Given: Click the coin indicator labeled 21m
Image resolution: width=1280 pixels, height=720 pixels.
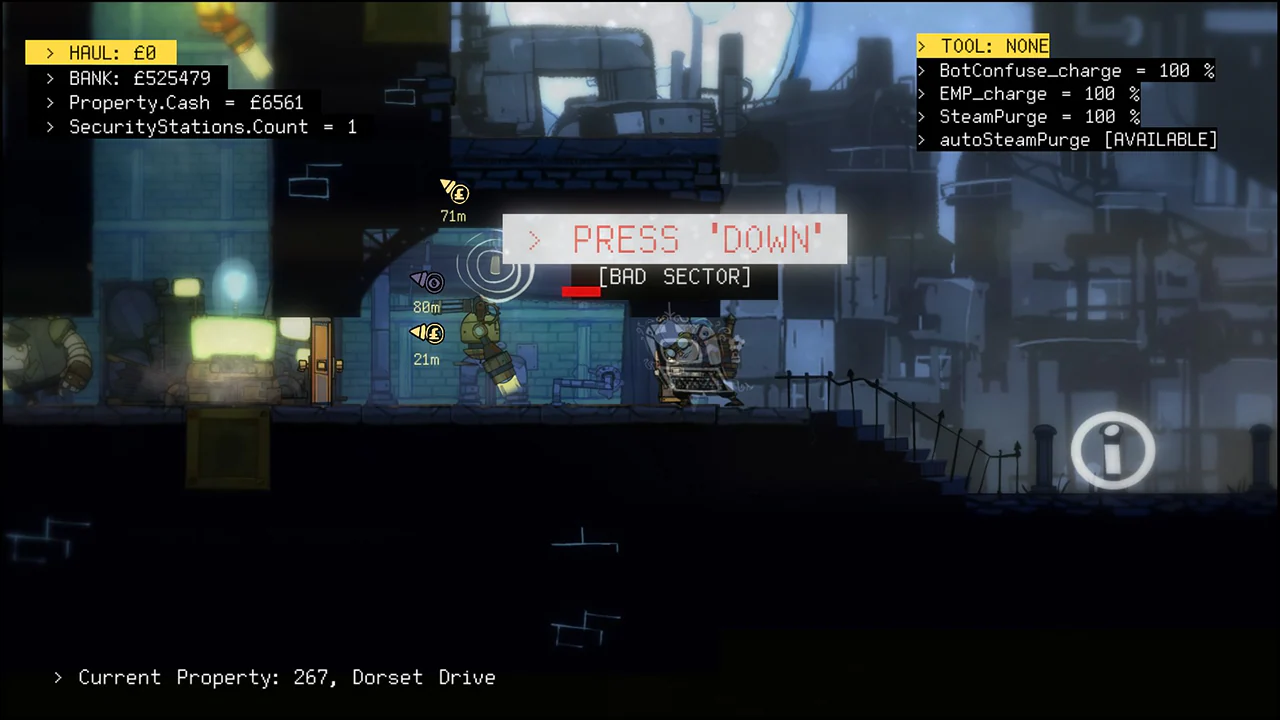Looking at the screenshot, I should [x=428, y=333].
